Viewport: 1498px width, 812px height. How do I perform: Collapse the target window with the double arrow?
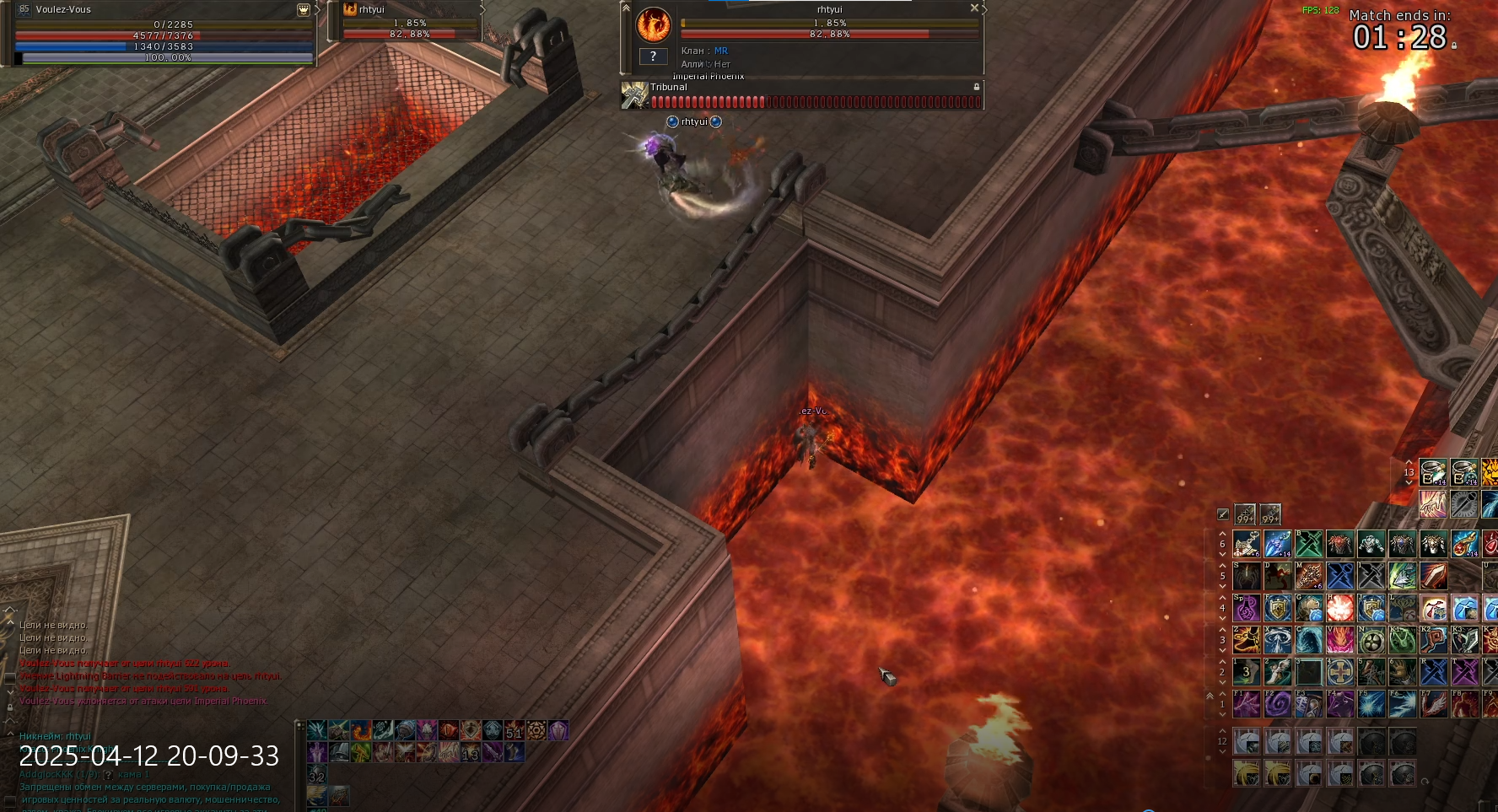[x=626, y=8]
